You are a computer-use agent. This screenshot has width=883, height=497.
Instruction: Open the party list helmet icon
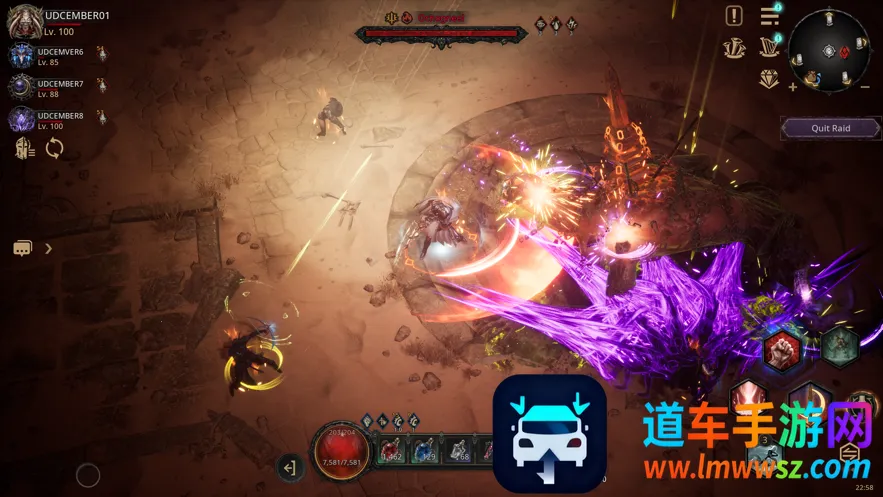pyautogui.click(x=24, y=149)
